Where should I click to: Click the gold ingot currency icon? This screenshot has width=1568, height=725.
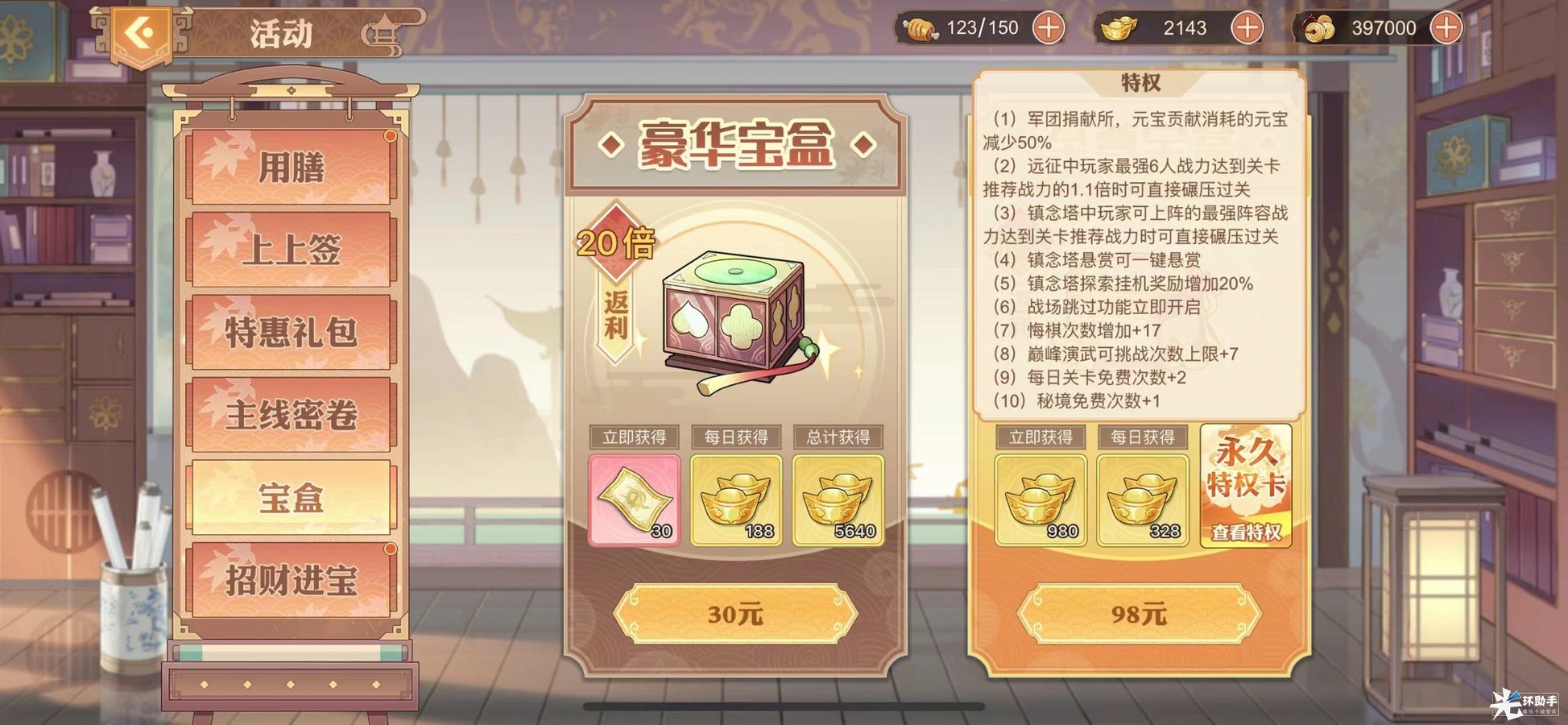1119,27
